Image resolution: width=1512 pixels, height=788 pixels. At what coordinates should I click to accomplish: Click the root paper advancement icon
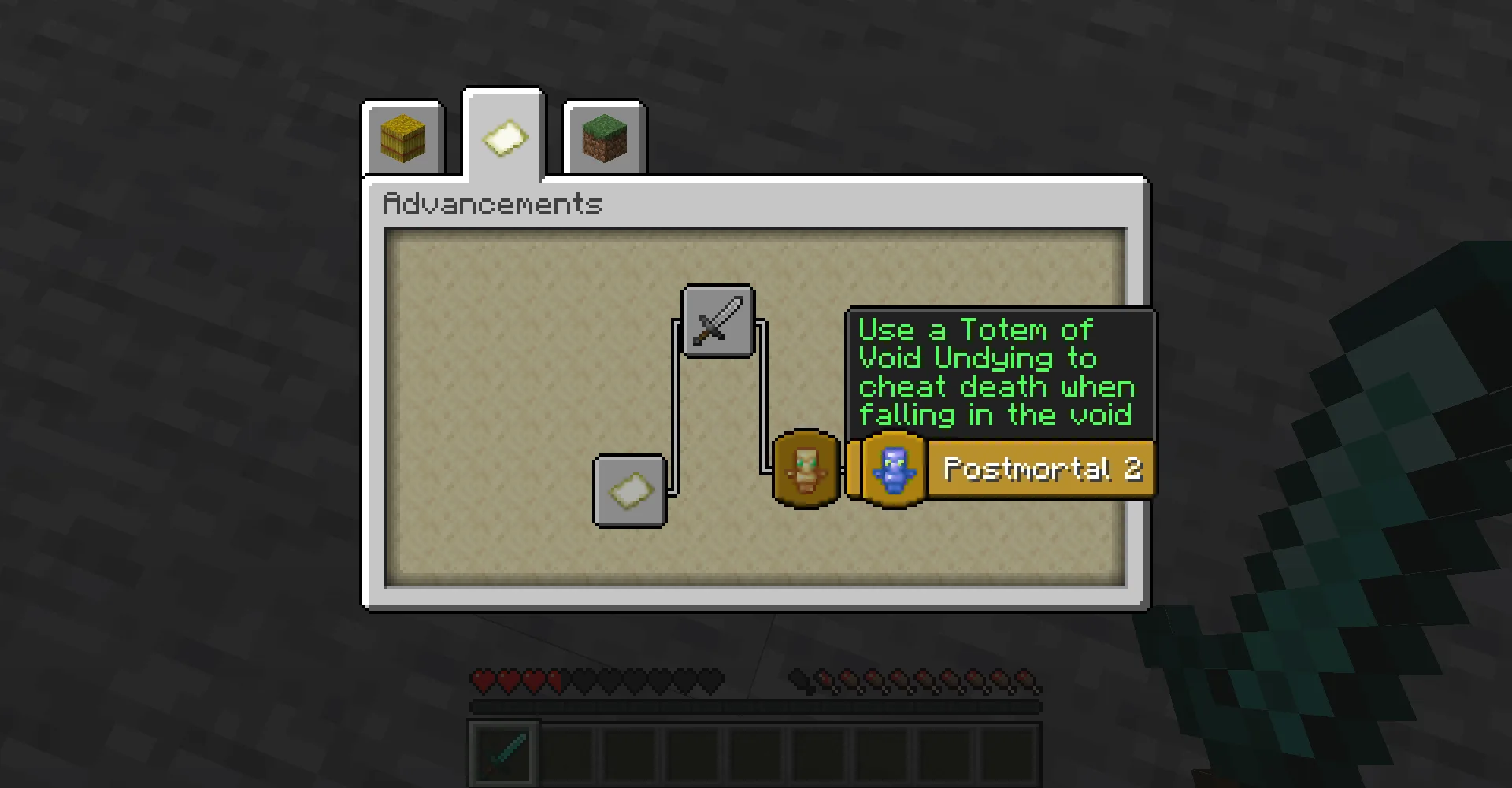click(x=629, y=490)
